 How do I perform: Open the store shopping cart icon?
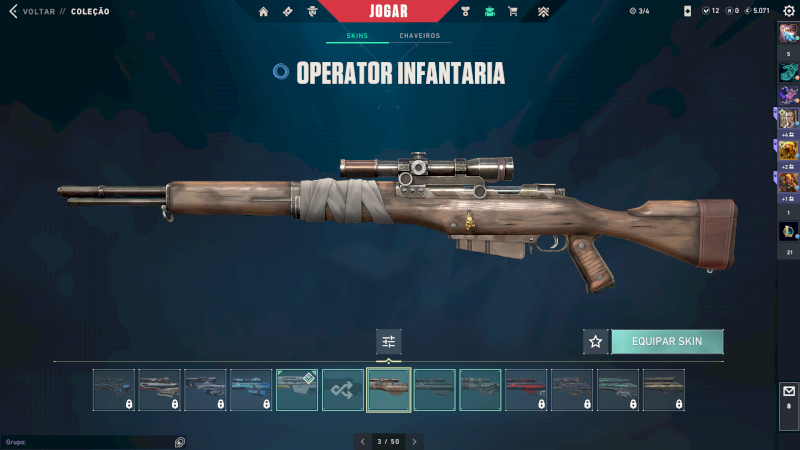pyautogui.click(x=513, y=11)
